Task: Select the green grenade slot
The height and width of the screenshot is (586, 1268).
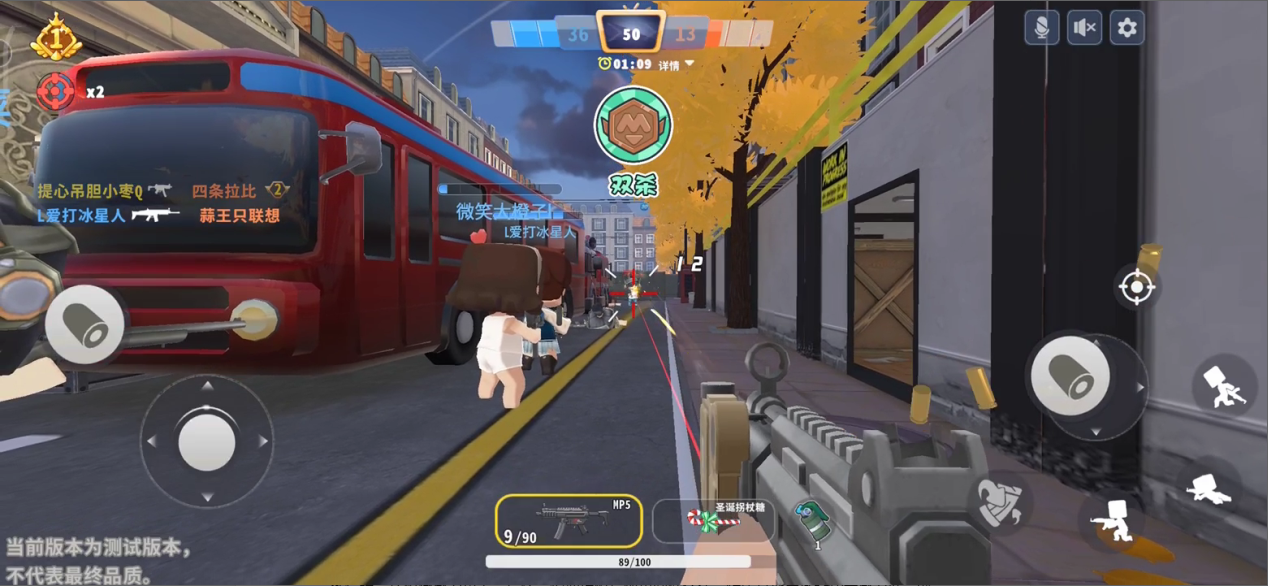Action: click(x=814, y=521)
